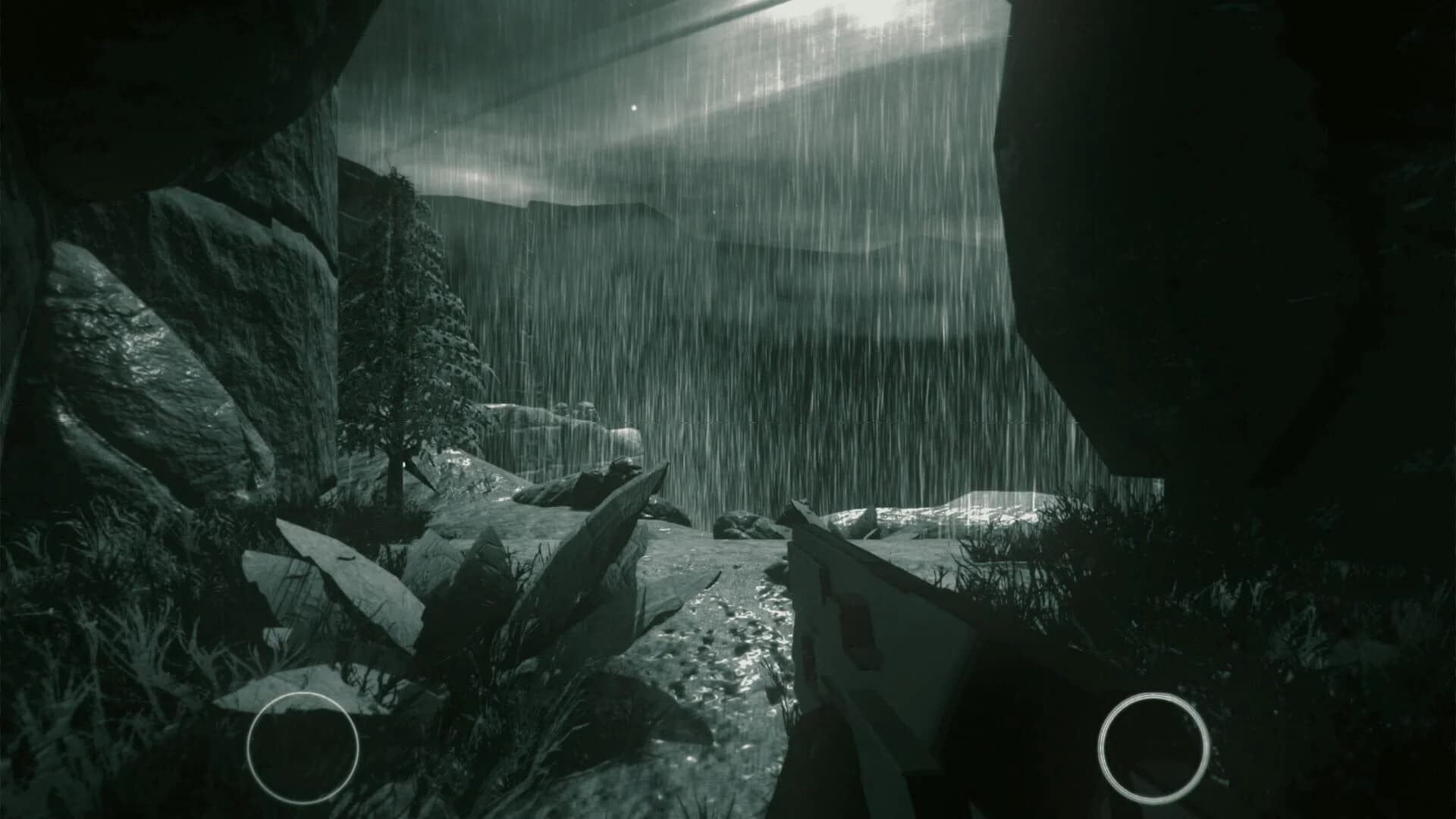
Task: Tap the center of the right joystick ring
Action: pyautogui.click(x=1155, y=747)
